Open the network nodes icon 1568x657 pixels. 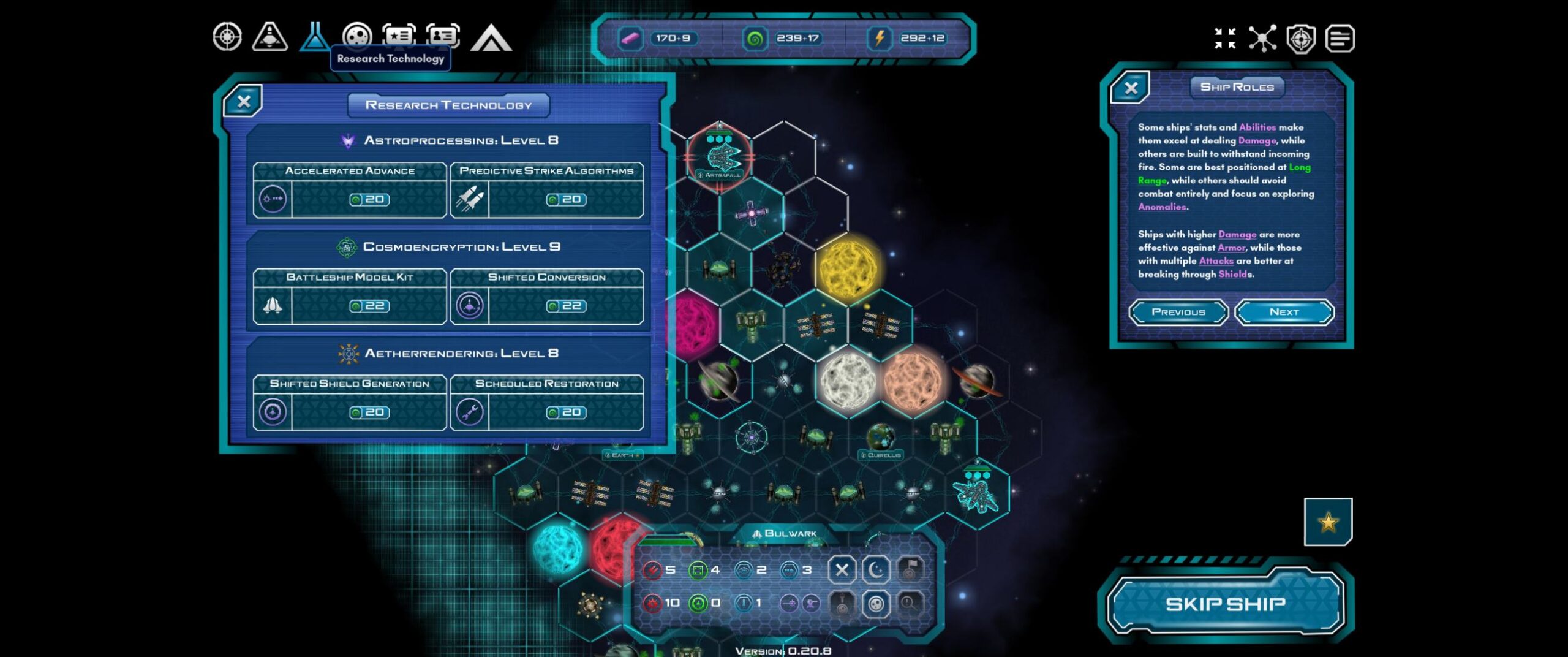pyautogui.click(x=1262, y=38)
